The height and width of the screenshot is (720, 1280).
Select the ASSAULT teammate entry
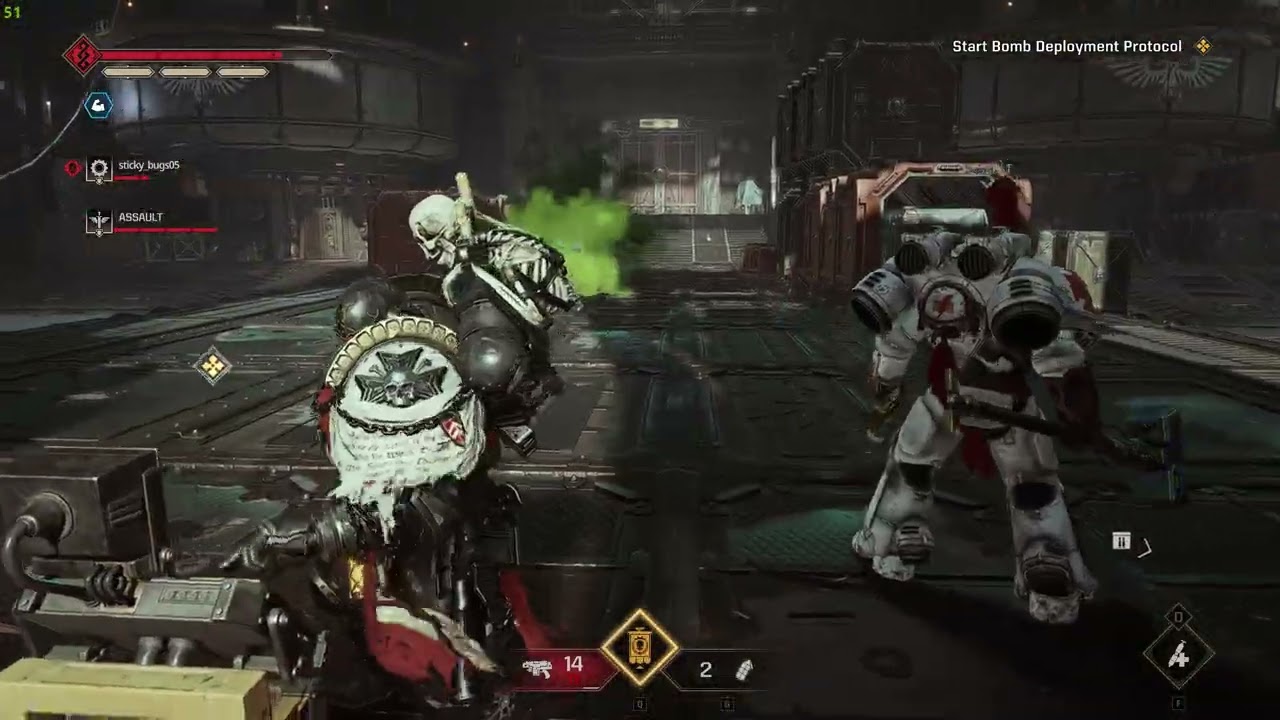[140, 218]
